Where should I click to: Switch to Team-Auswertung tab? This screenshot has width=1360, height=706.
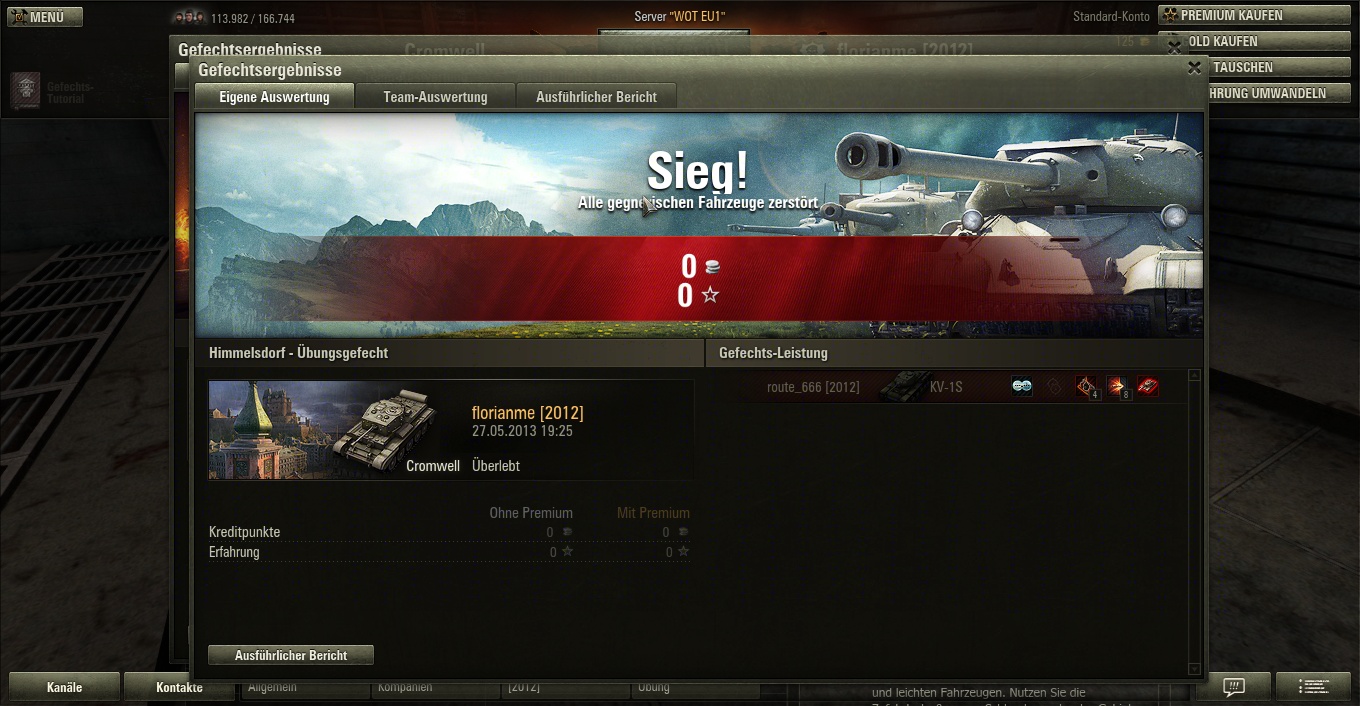(435, 97)
